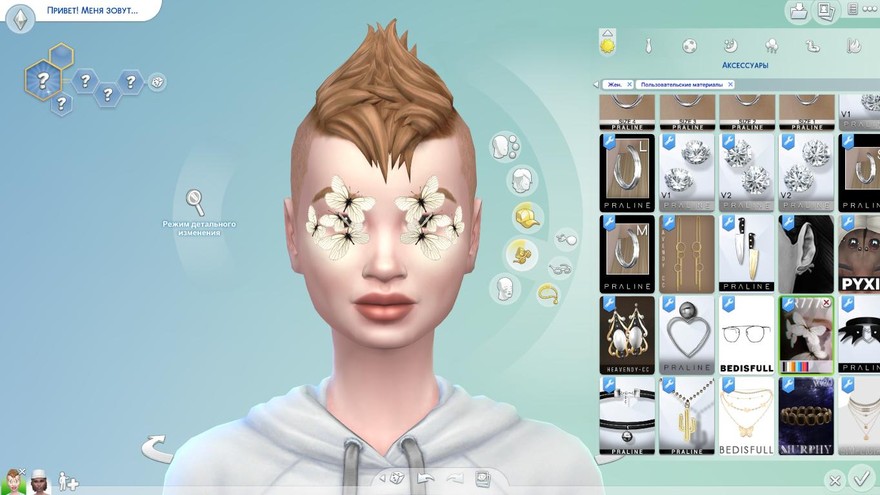Pick the gold cactus necklace thumbnail
Viewport: 880px width, 495px height.
[x=686, y=415]
